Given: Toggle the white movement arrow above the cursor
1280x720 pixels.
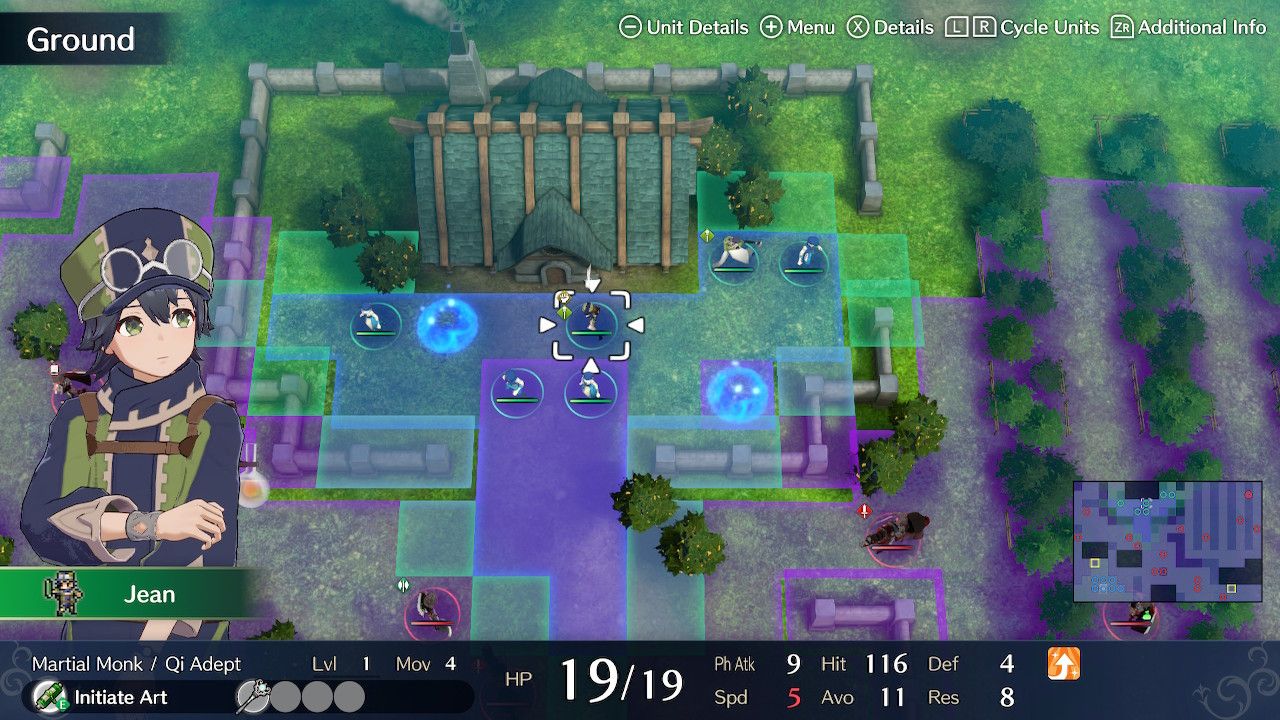Looking at the screenshot, I should click(x=590, y=278).
